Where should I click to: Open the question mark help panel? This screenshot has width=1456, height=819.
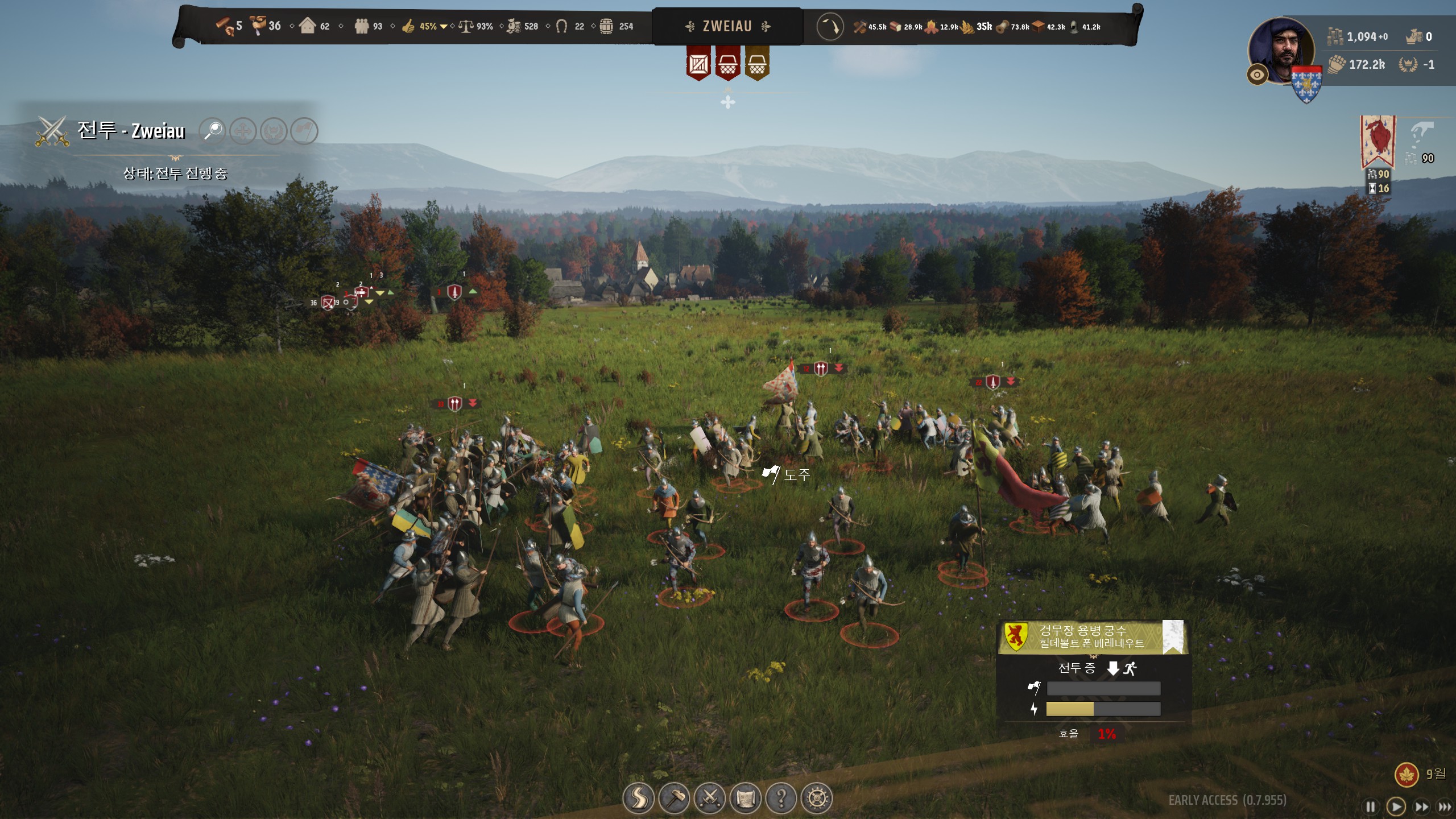click(781, 798)
